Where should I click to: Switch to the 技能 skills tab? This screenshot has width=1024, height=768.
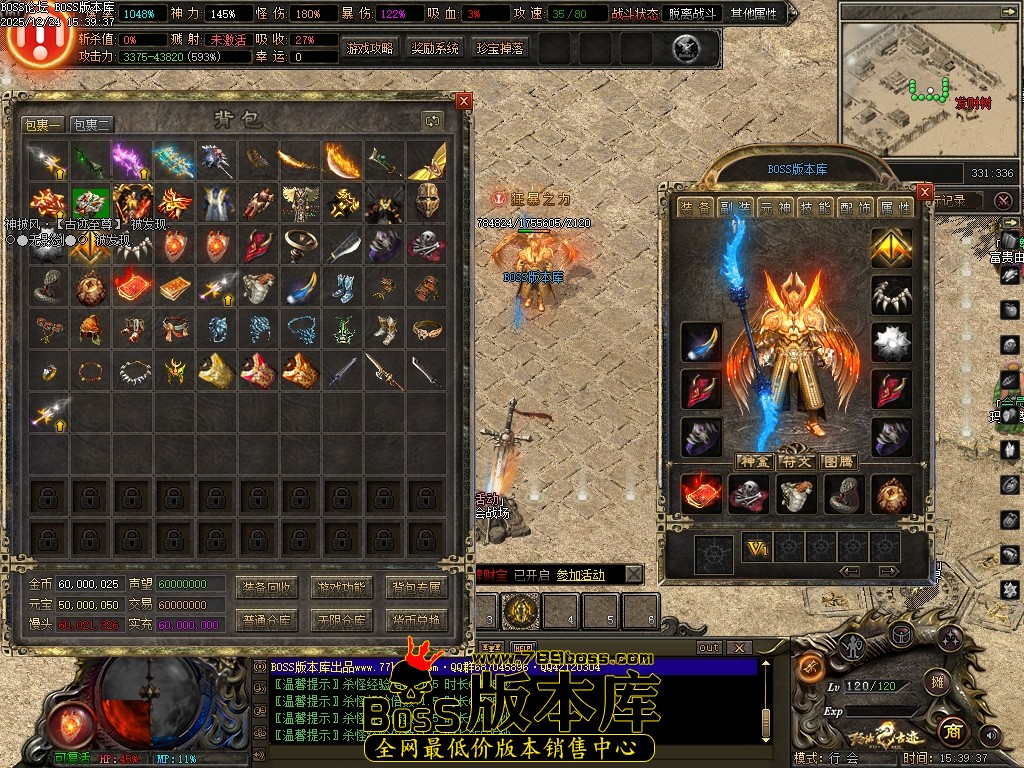(816, 208)
